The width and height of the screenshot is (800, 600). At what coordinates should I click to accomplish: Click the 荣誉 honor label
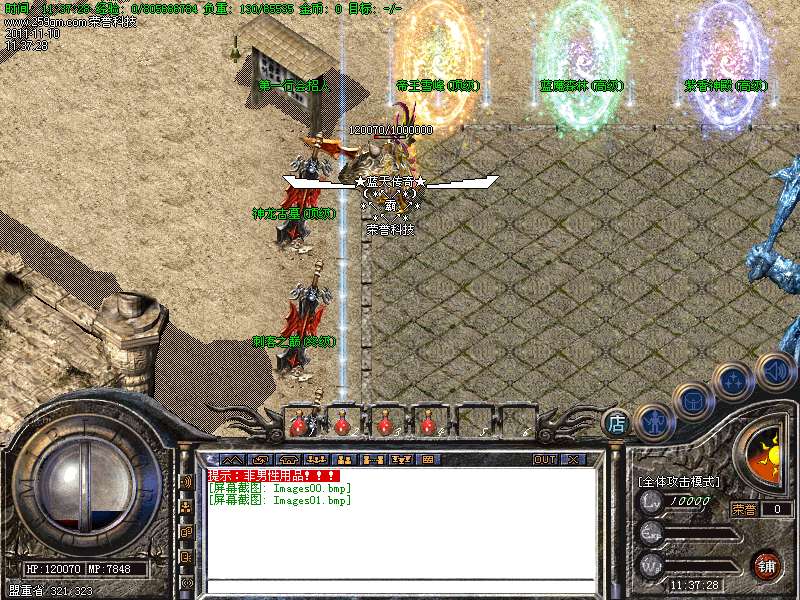click(744, 509)
